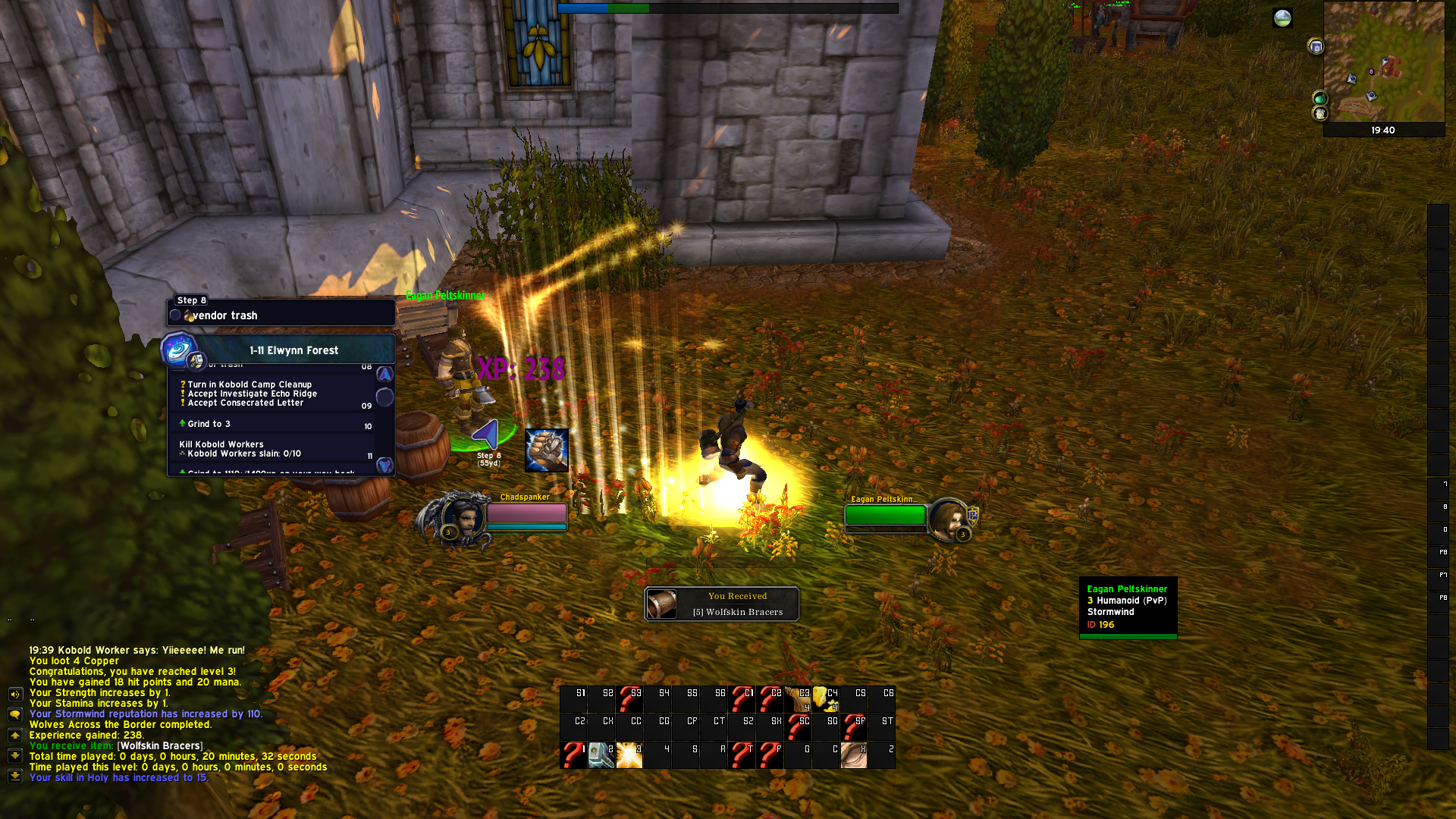This screenshot has width=1456, height=819.
Task: Click the mountain landscape icon near minimap
Action: (x=1282, y=18)
